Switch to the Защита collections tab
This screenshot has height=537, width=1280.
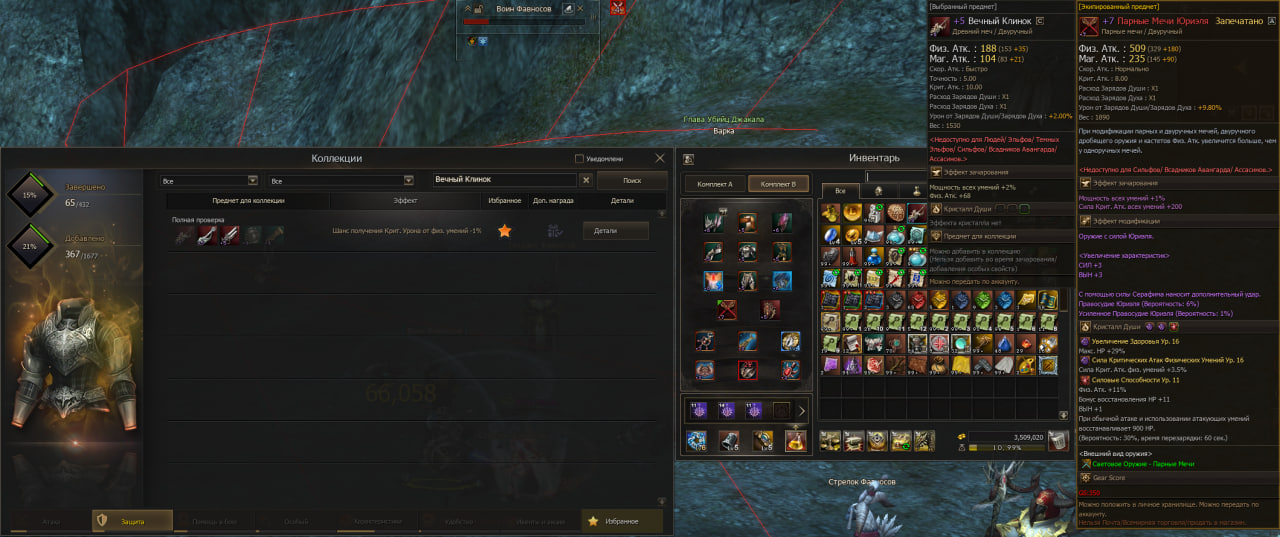coord(131,521)
